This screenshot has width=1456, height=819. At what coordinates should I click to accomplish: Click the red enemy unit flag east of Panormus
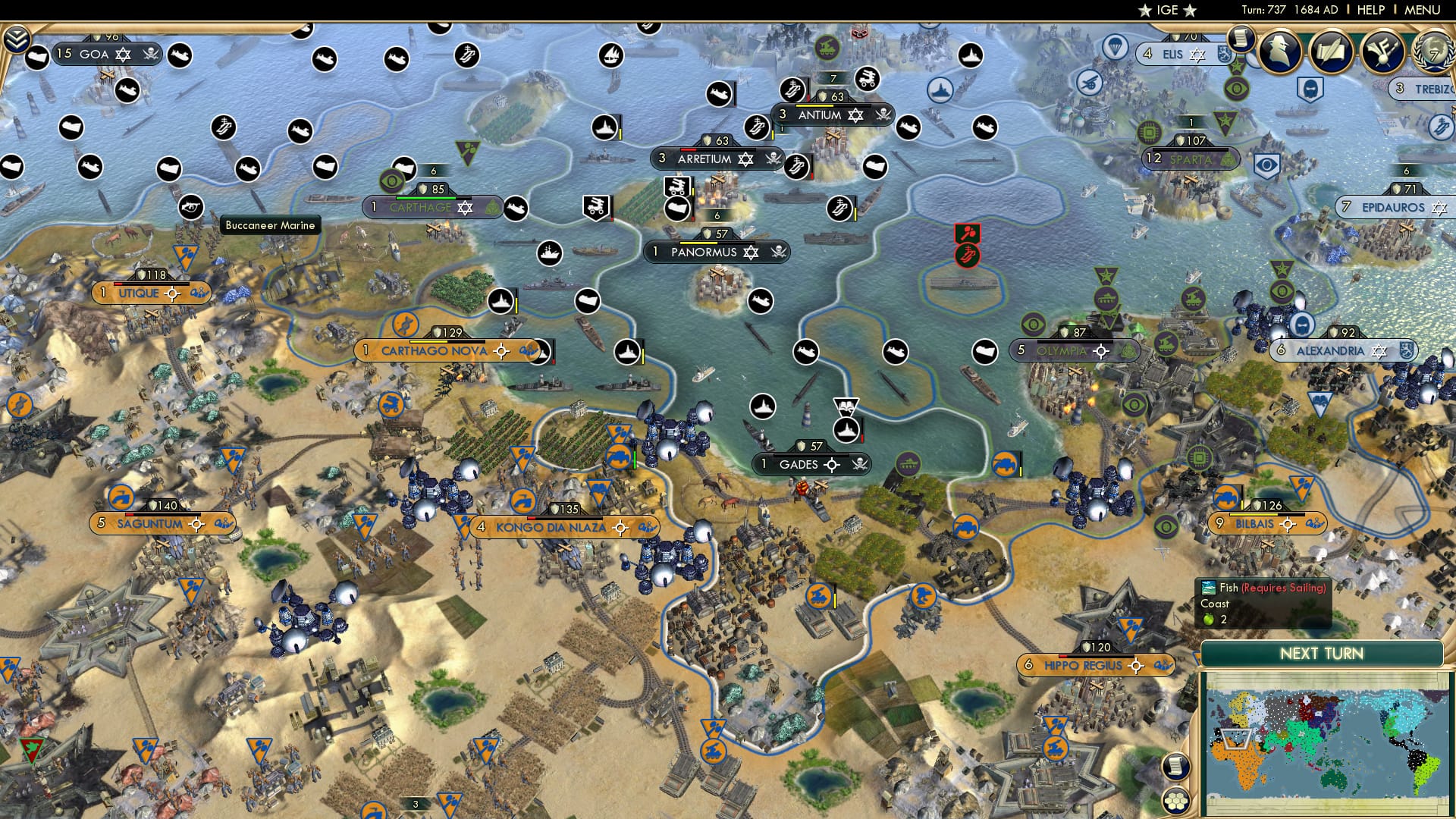(x=968, y=233)
